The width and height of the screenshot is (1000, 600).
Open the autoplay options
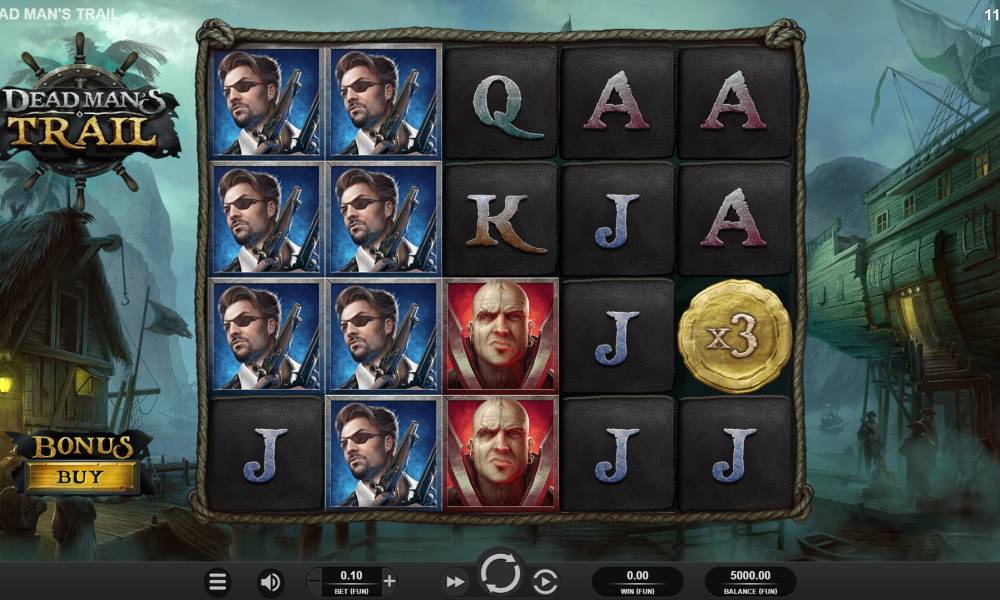545,581
